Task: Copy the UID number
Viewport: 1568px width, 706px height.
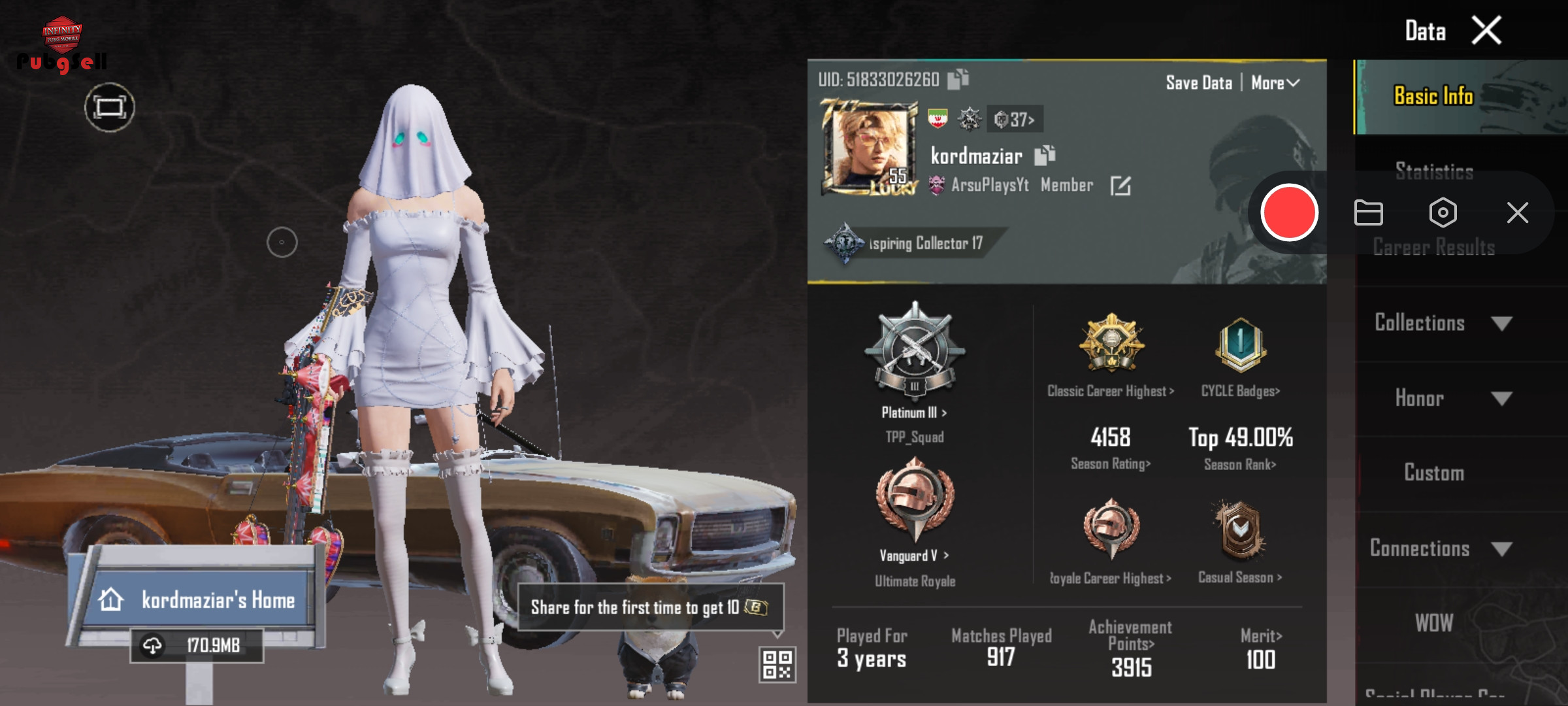Action: [958, 79]
